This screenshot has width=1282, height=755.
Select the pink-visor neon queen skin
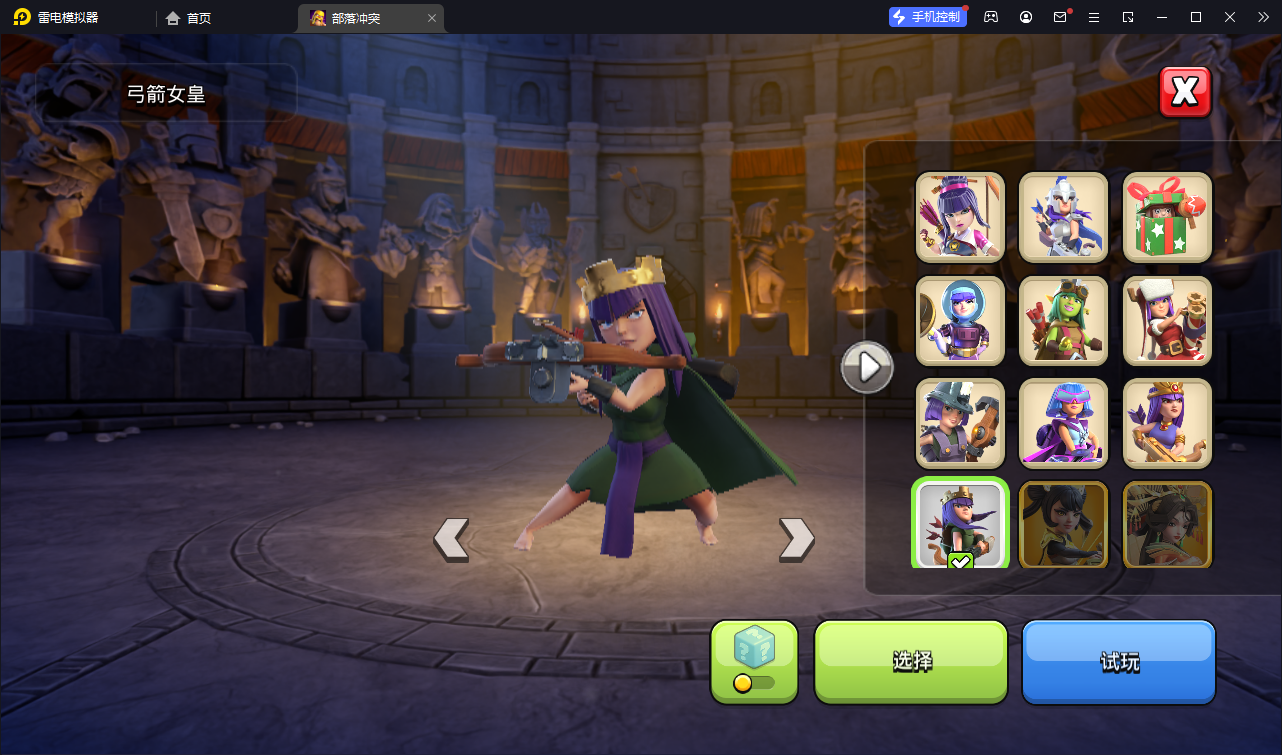pos(1063,424)
